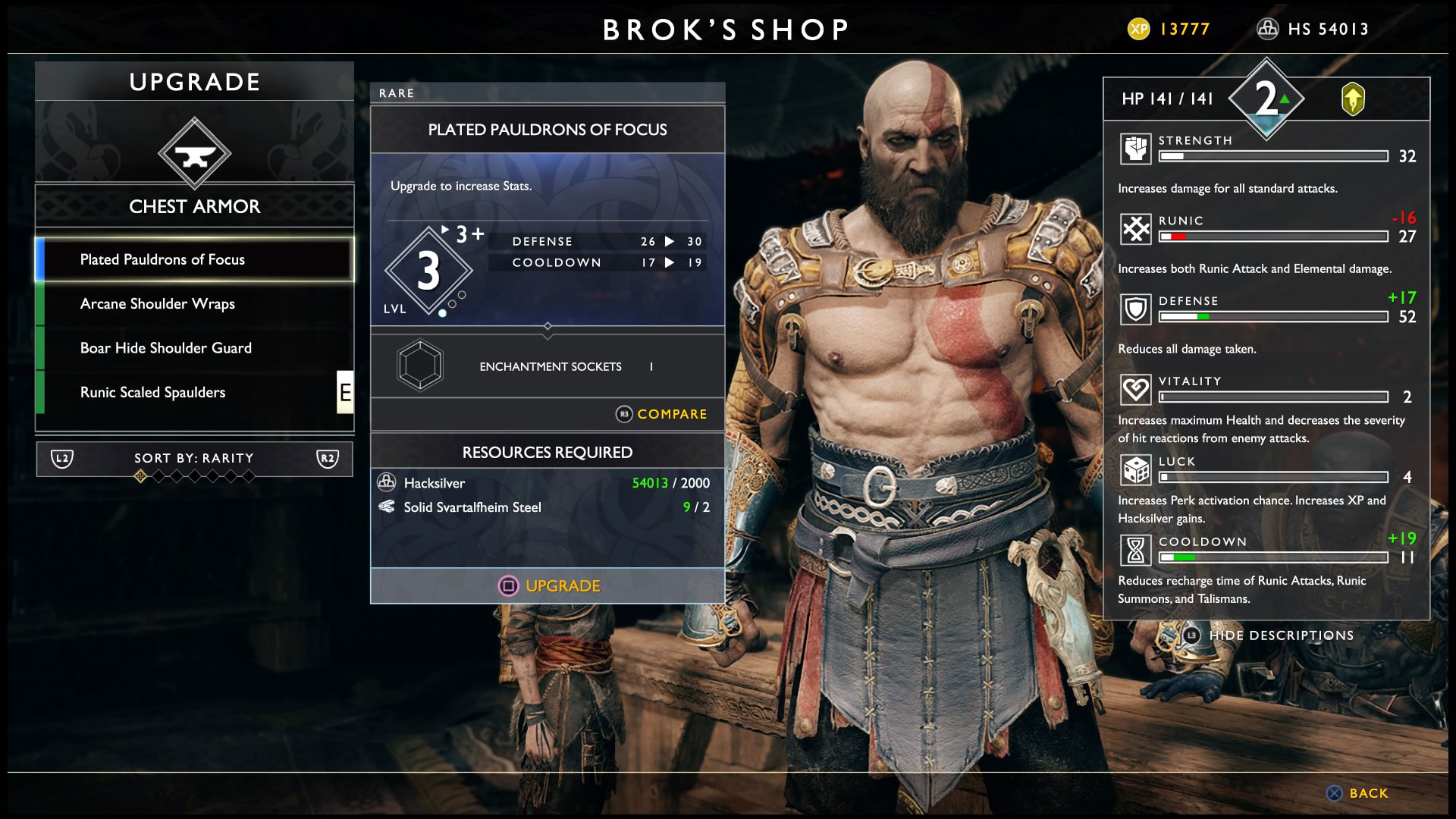Select the Strength stat fist icon
Image resolution: width=1456 pixels, height=819 pixels.
1135,149
